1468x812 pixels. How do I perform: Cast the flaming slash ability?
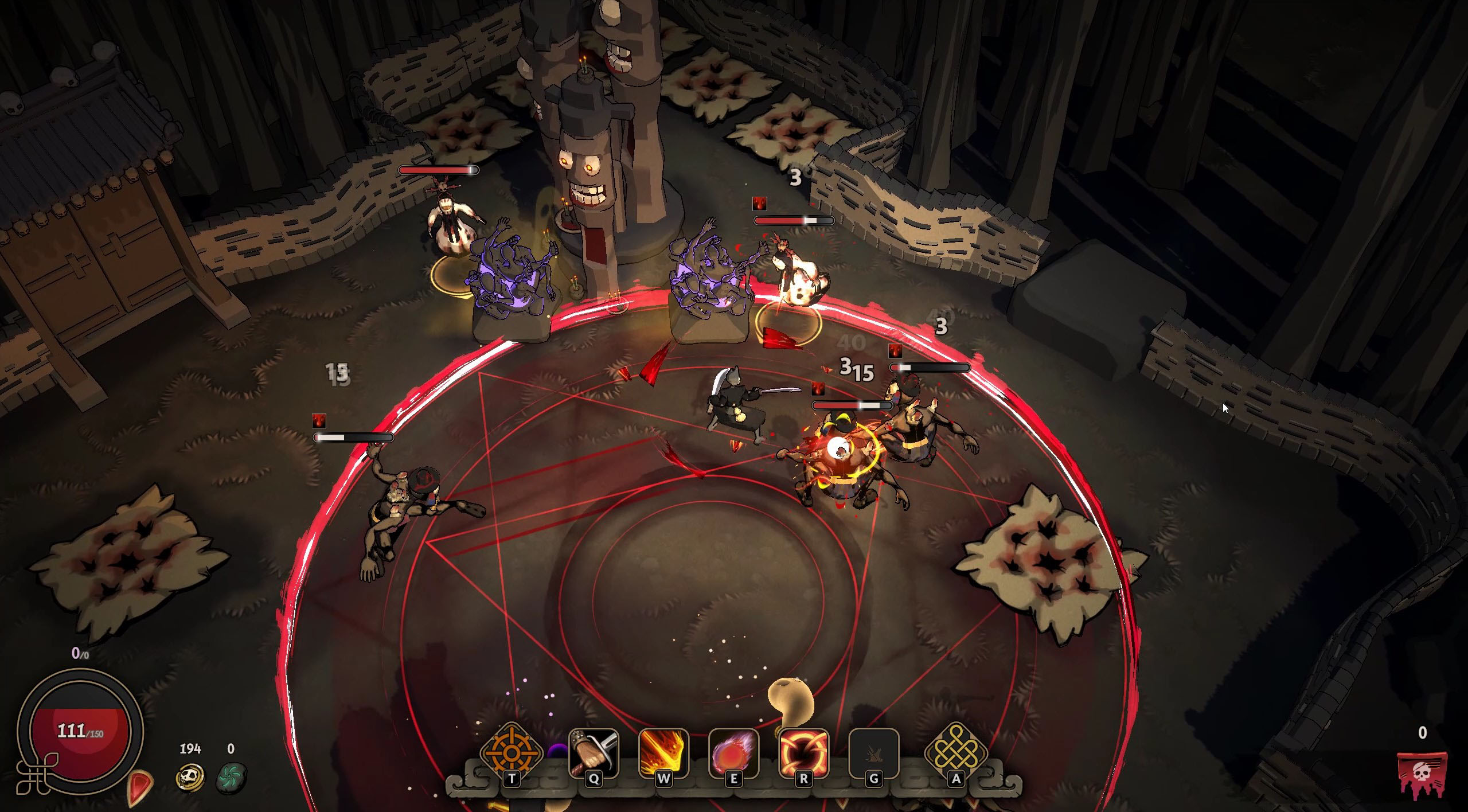[663, 753]
